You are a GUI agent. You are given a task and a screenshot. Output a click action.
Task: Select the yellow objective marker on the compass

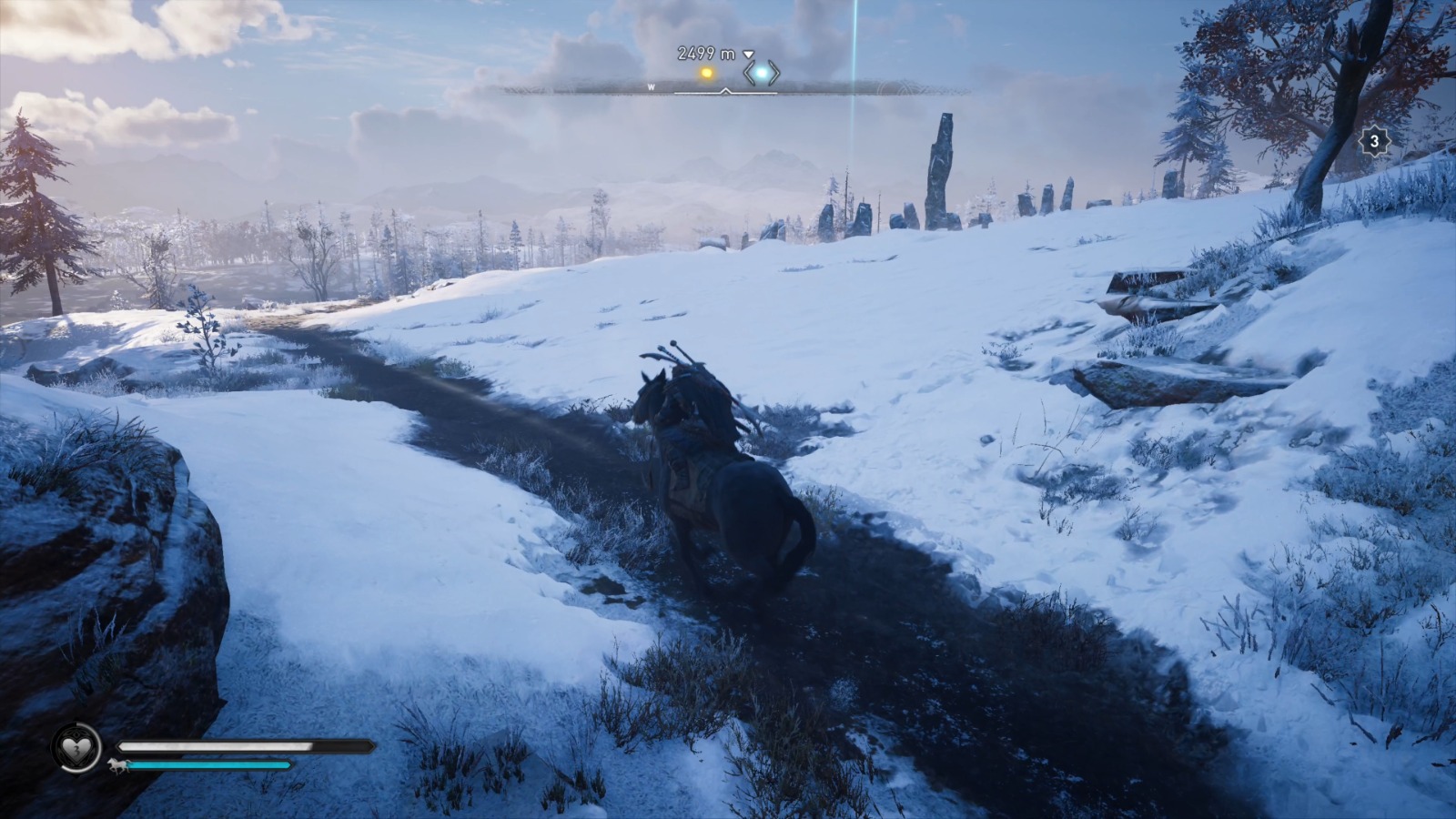707,71
